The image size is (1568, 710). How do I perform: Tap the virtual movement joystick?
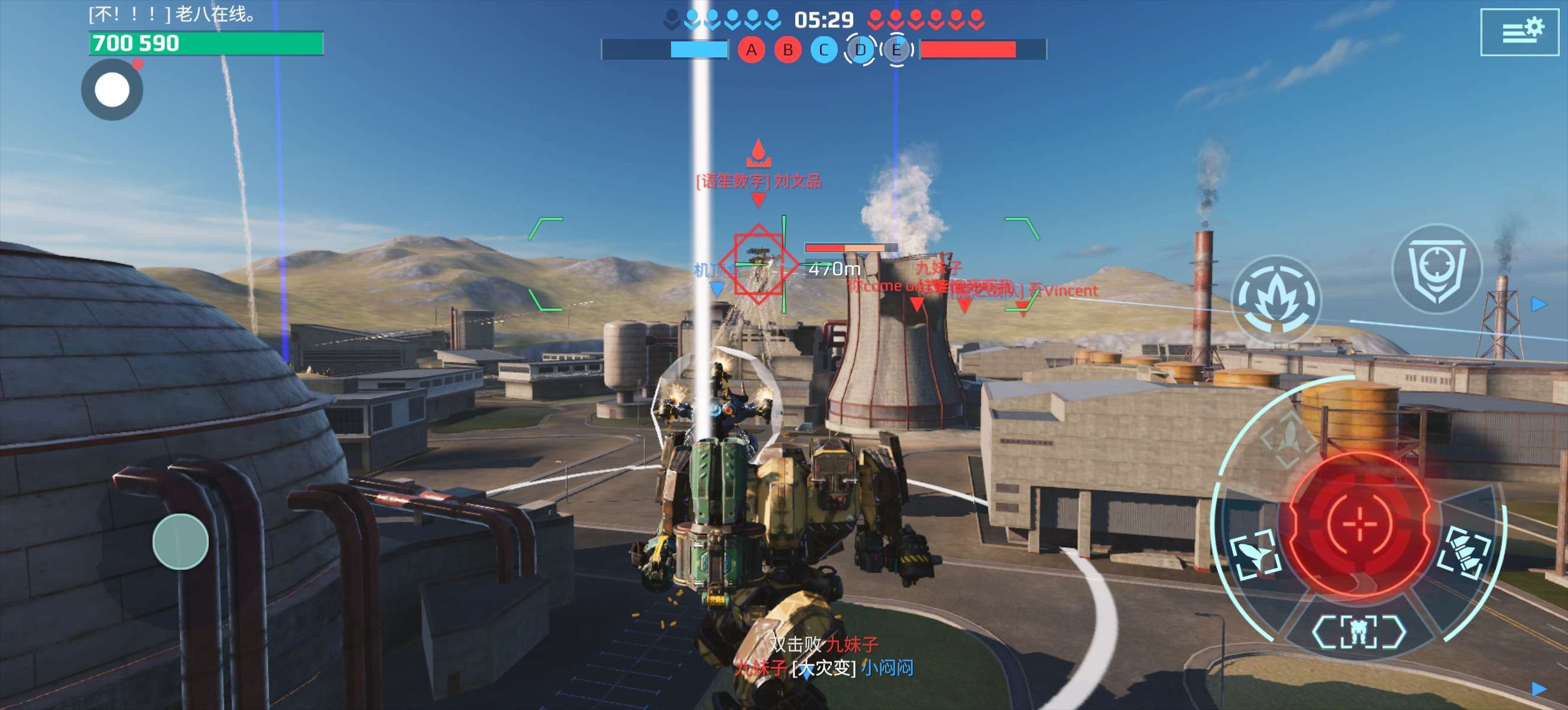180,541
